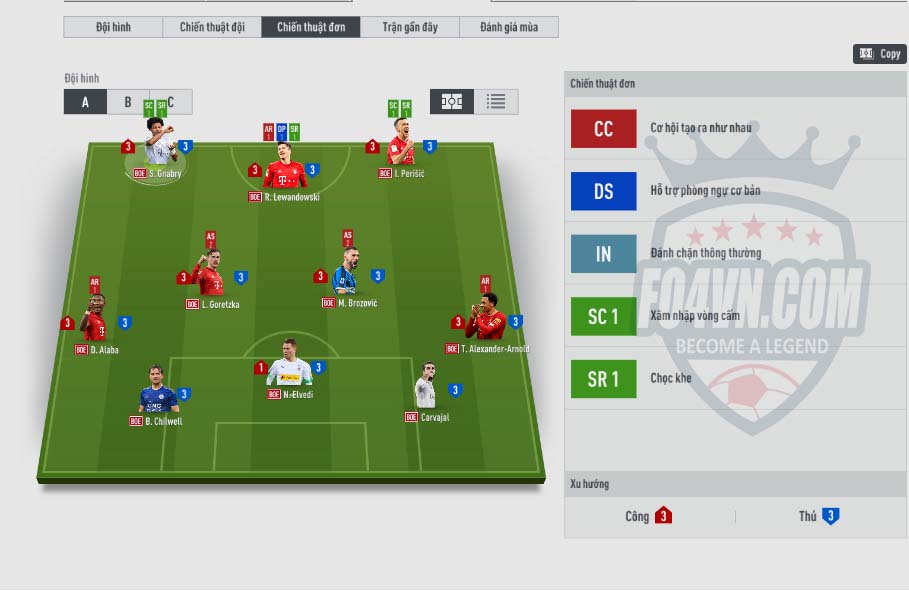
Task: Switch to the Đội hình tab
Action: pos(113,27)
